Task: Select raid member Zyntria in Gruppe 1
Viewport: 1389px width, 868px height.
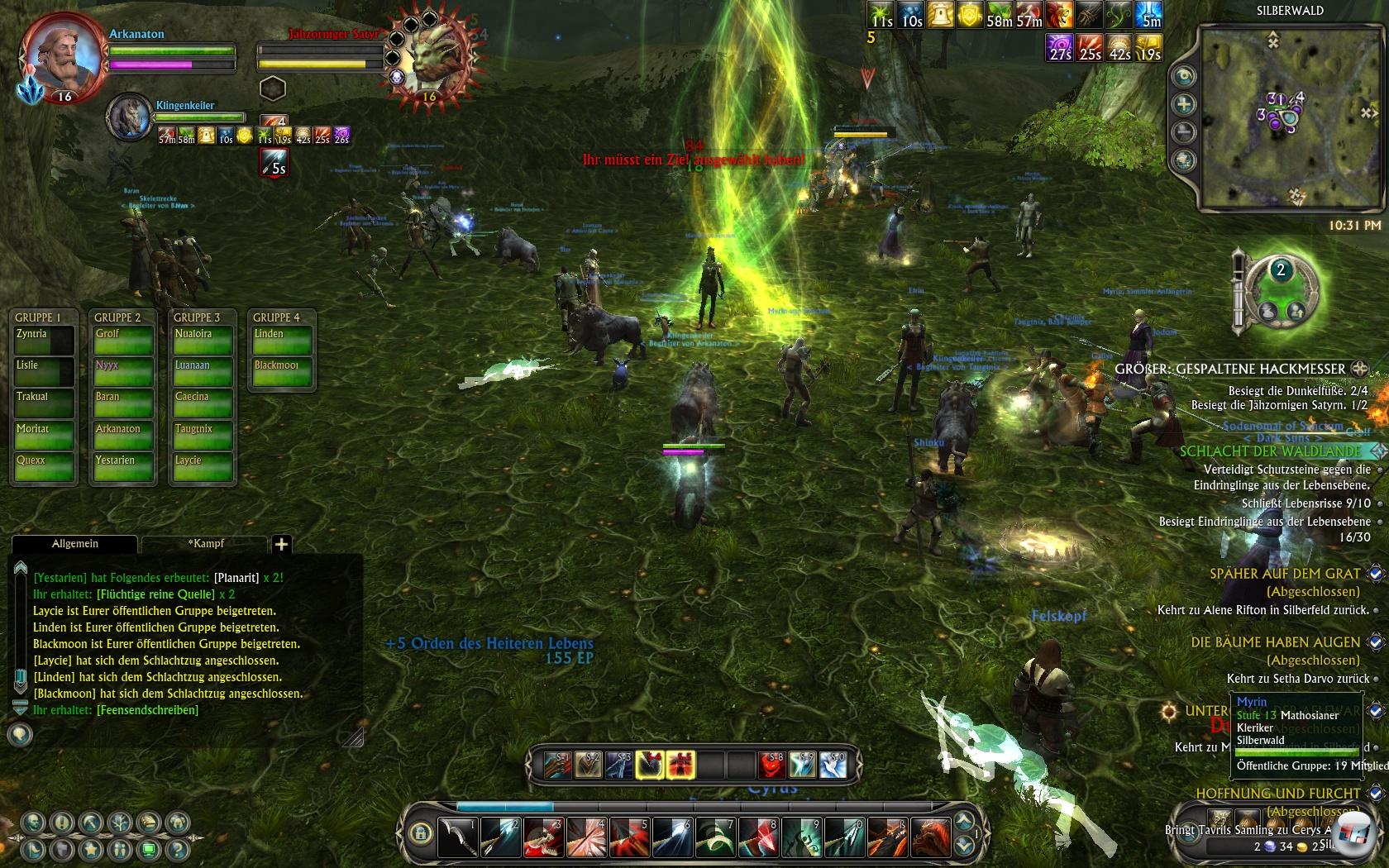Action: coord(44,341)
